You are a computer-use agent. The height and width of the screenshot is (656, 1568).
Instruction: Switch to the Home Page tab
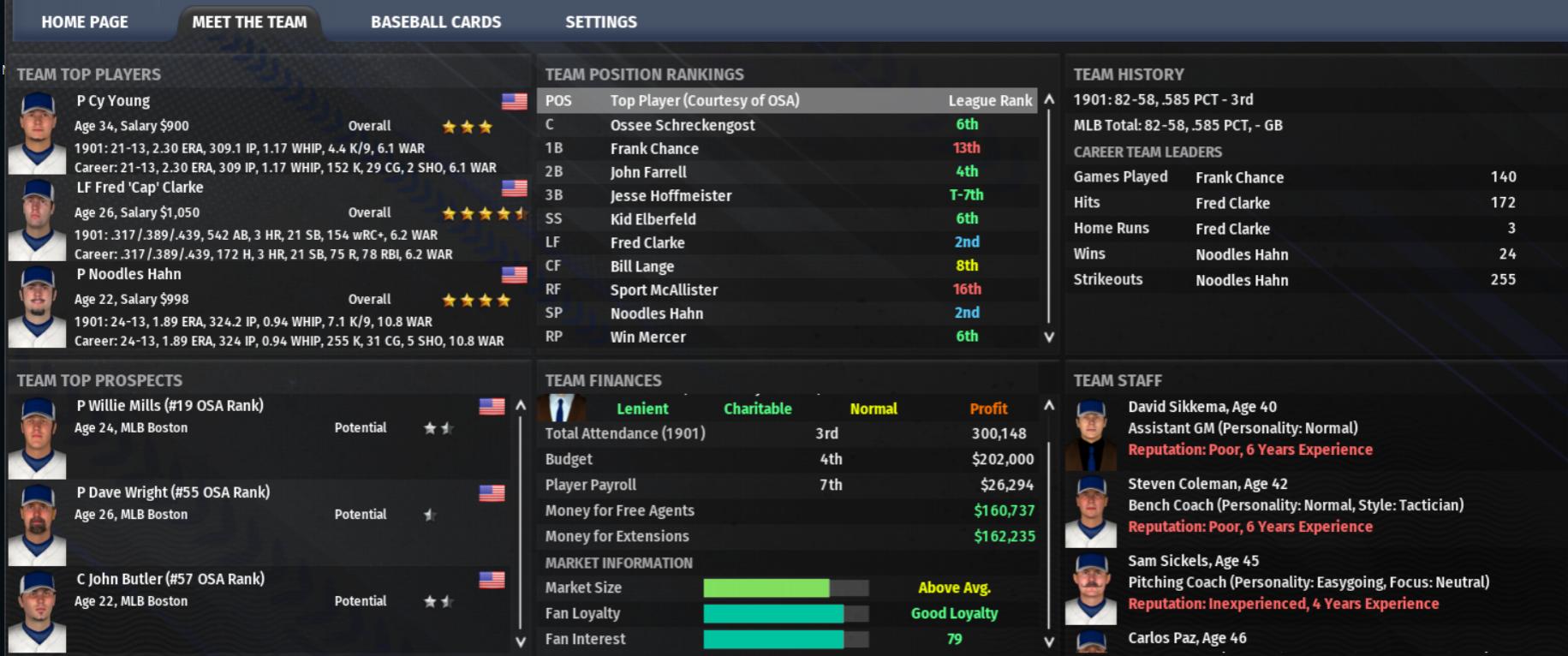84,22
